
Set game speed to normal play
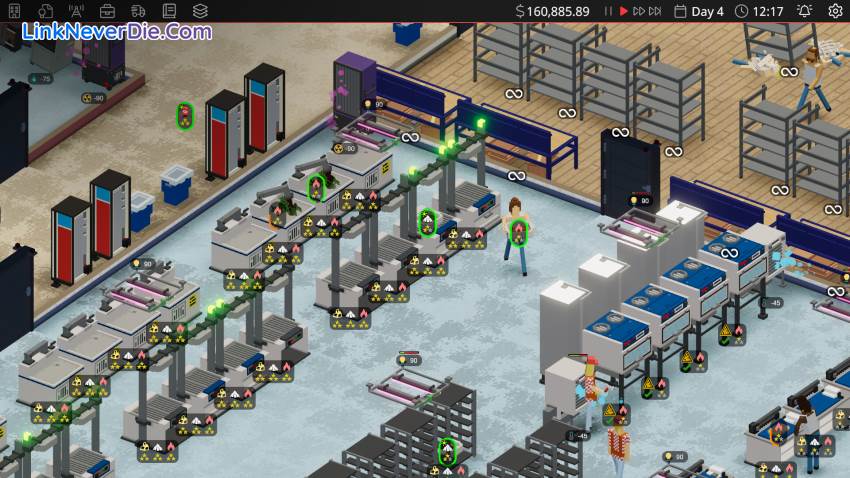tap(623, 11)
